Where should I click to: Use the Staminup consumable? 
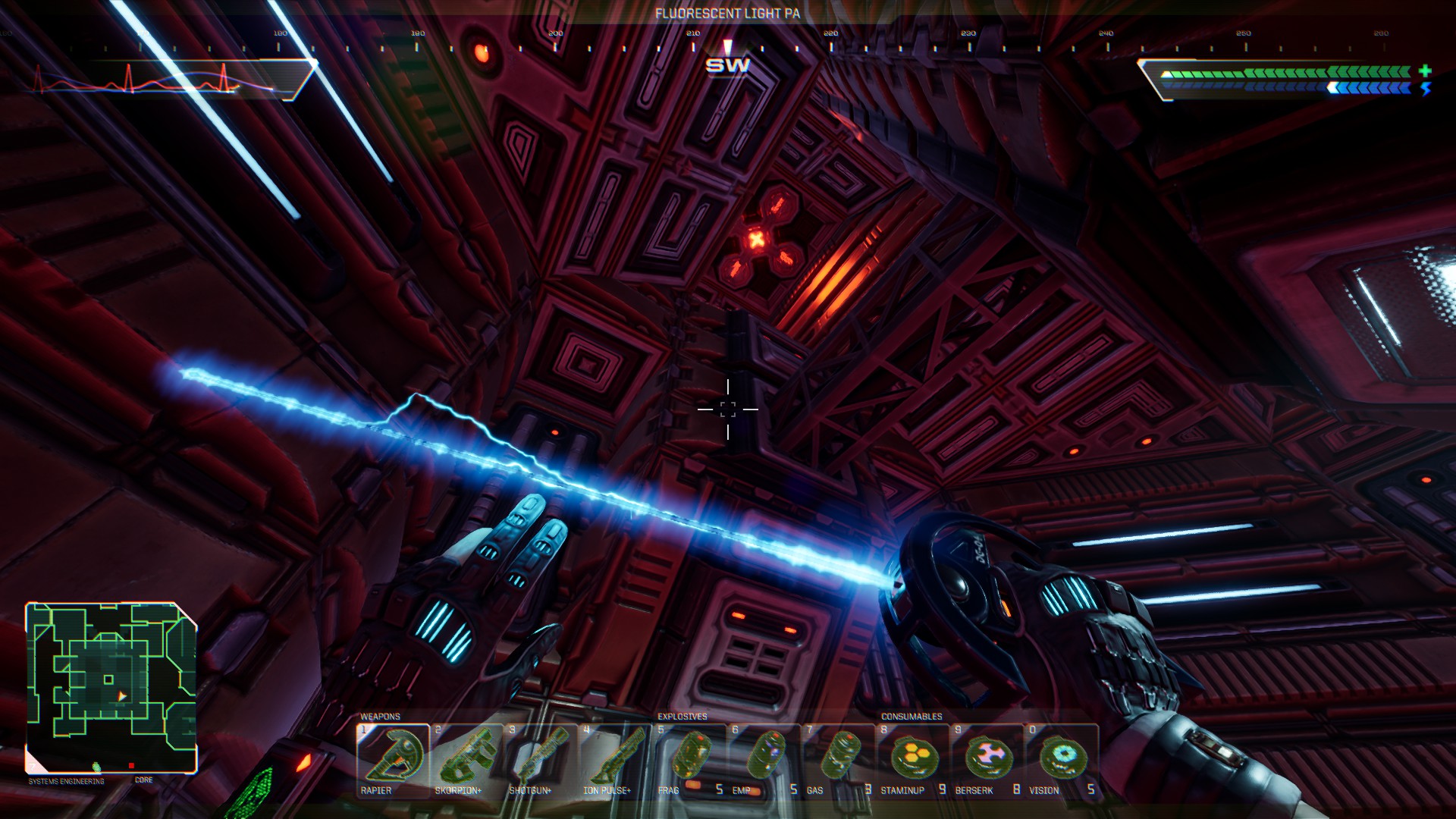912,759
